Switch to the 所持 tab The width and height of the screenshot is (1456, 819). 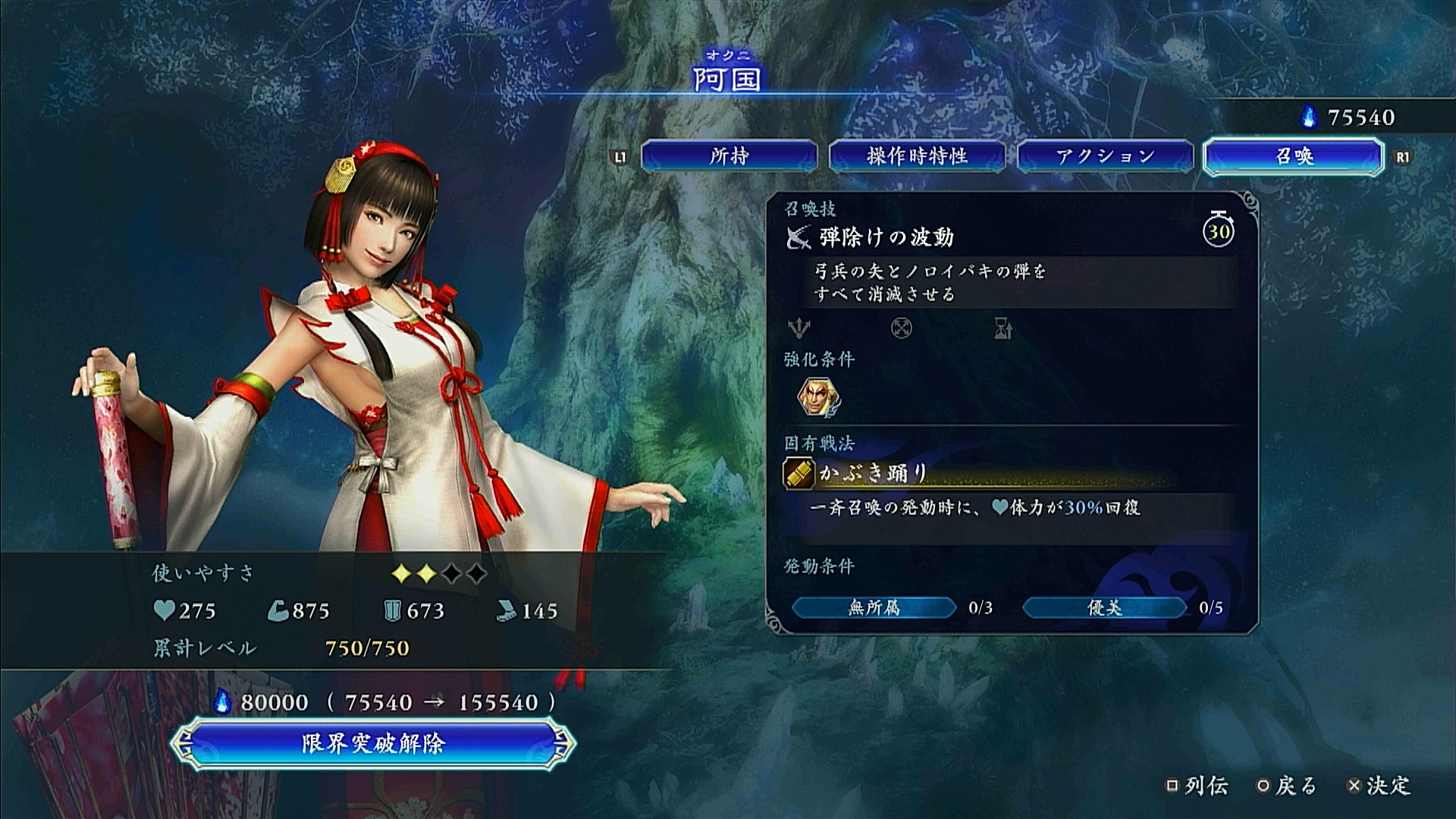[729, 156]
